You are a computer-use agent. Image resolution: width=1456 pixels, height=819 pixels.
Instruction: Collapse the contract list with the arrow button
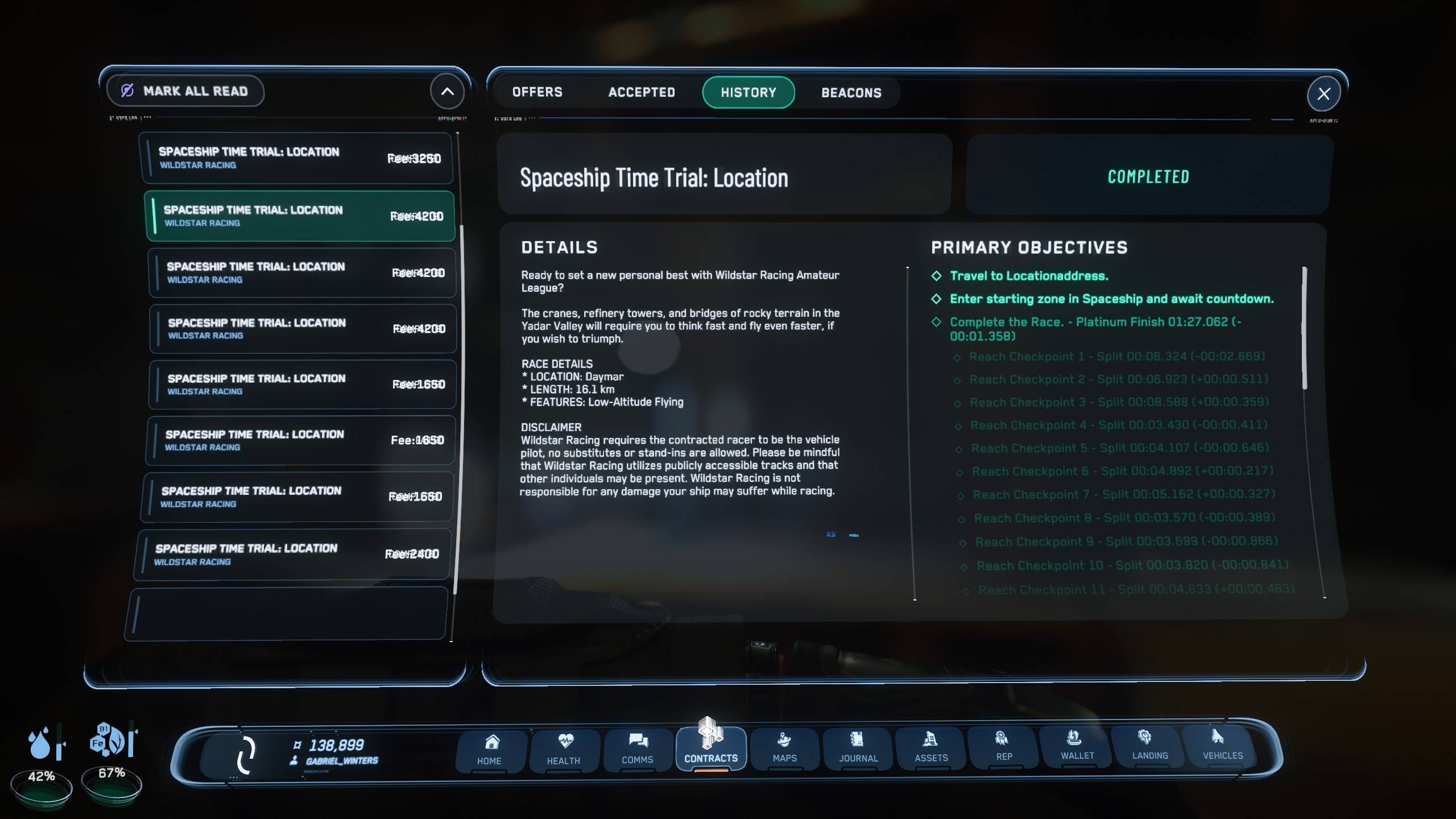pyautogui.click(x=447, y=91)
